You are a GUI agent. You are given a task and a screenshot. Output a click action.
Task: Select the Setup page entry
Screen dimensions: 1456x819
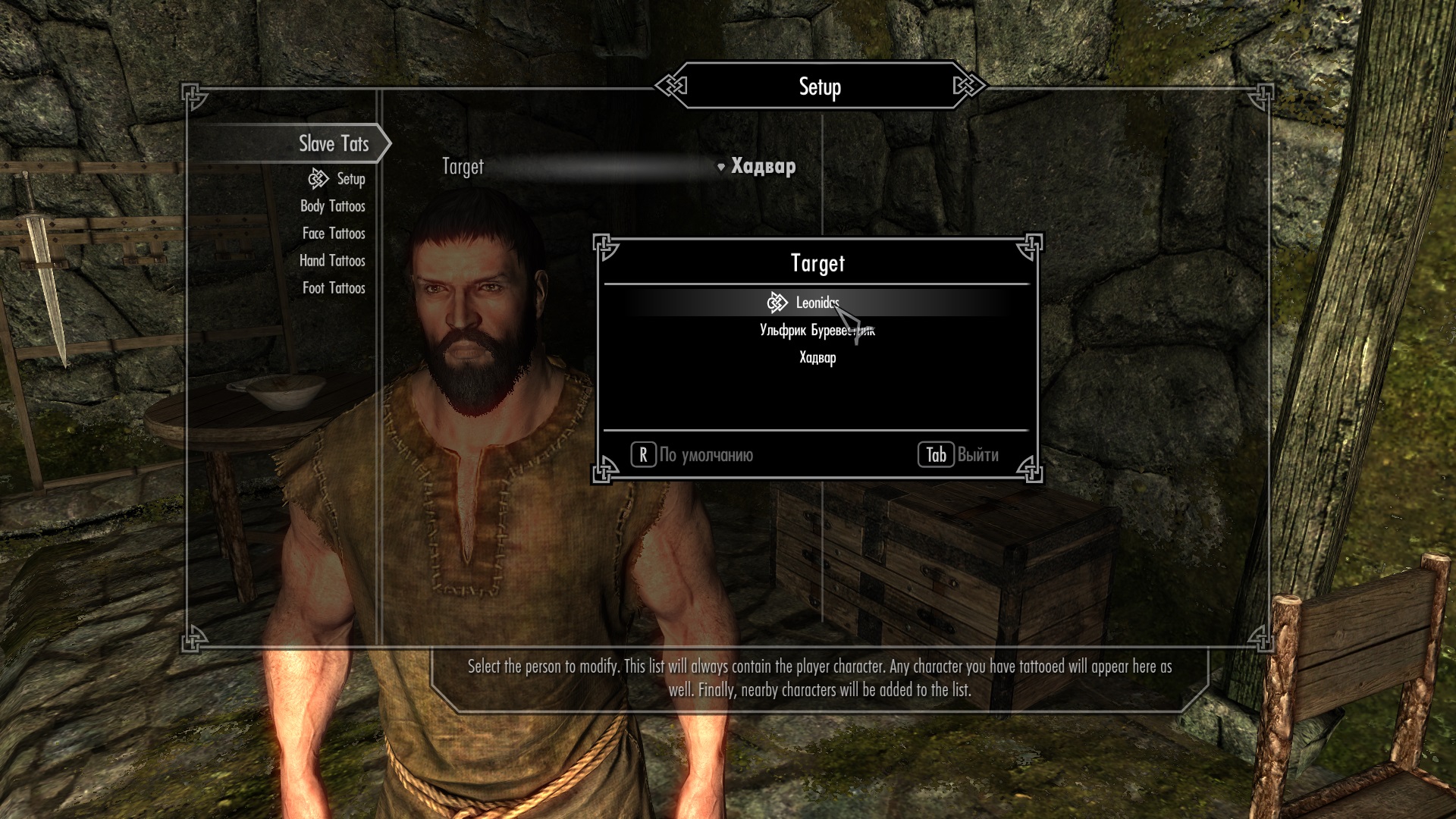click(350, 179)
